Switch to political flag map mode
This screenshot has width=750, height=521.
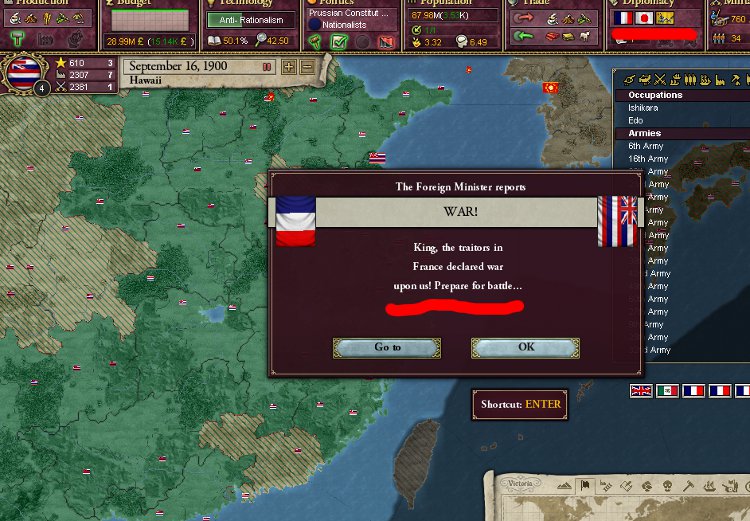586,485
